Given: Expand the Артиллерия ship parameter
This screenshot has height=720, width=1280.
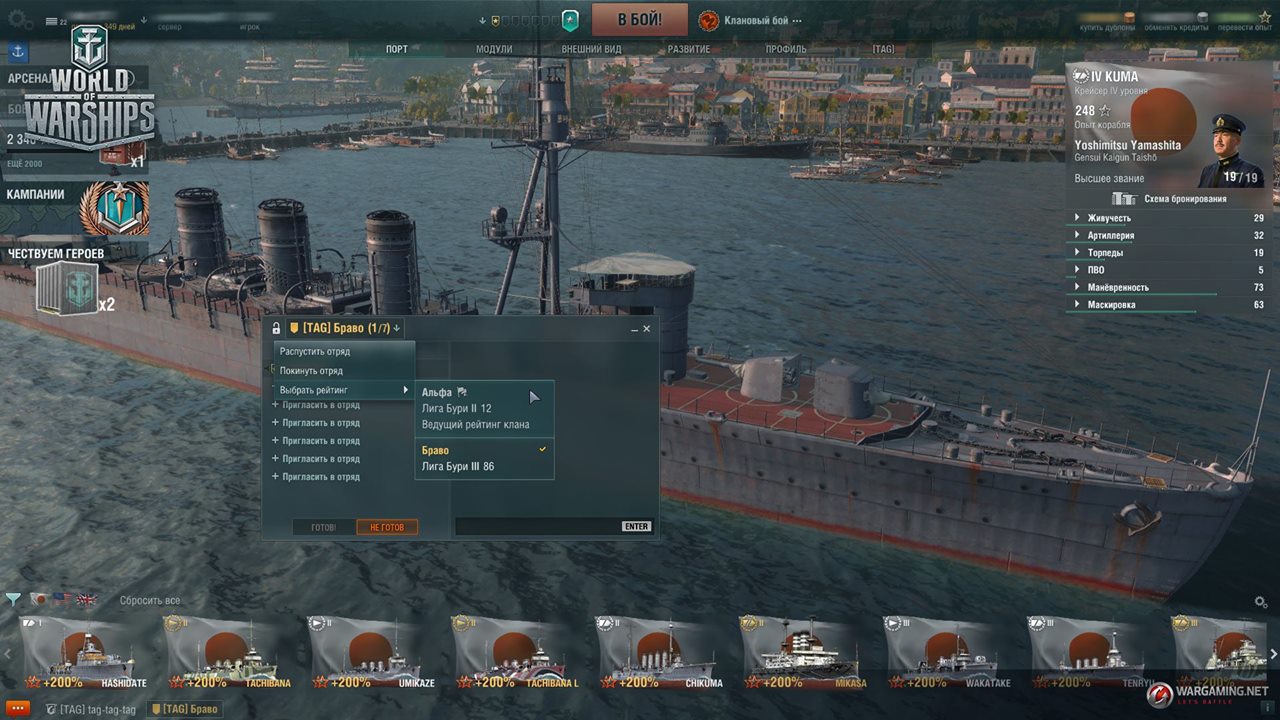Looking at the screenshot, I should tap(1110, 236).
